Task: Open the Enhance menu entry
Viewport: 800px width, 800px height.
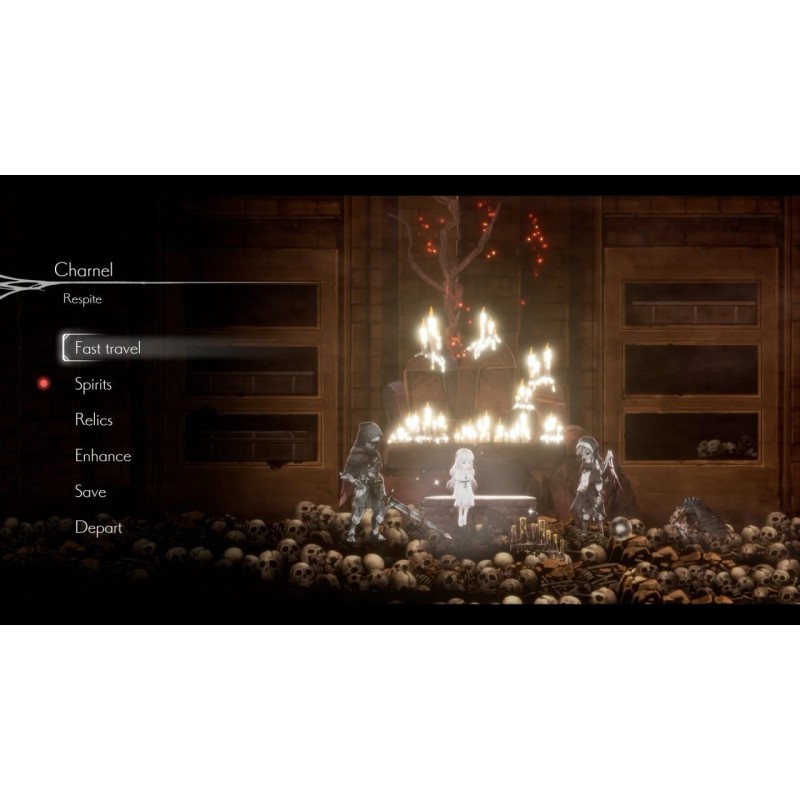Action: click(102, 456)
